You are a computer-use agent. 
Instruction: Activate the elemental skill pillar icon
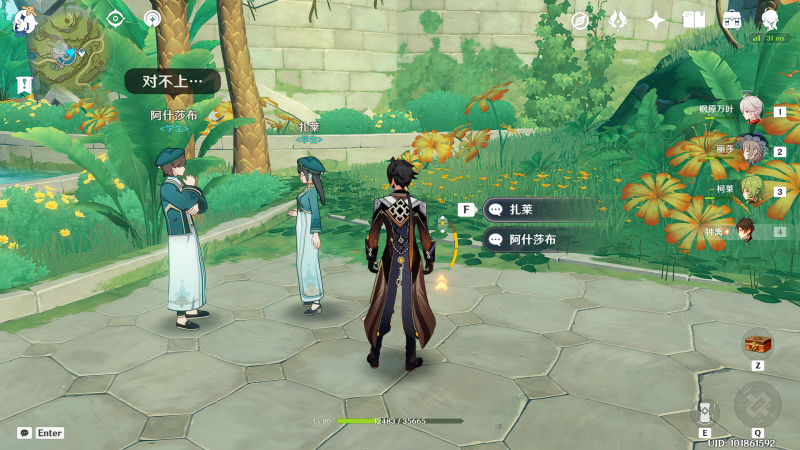click(705, 412)
